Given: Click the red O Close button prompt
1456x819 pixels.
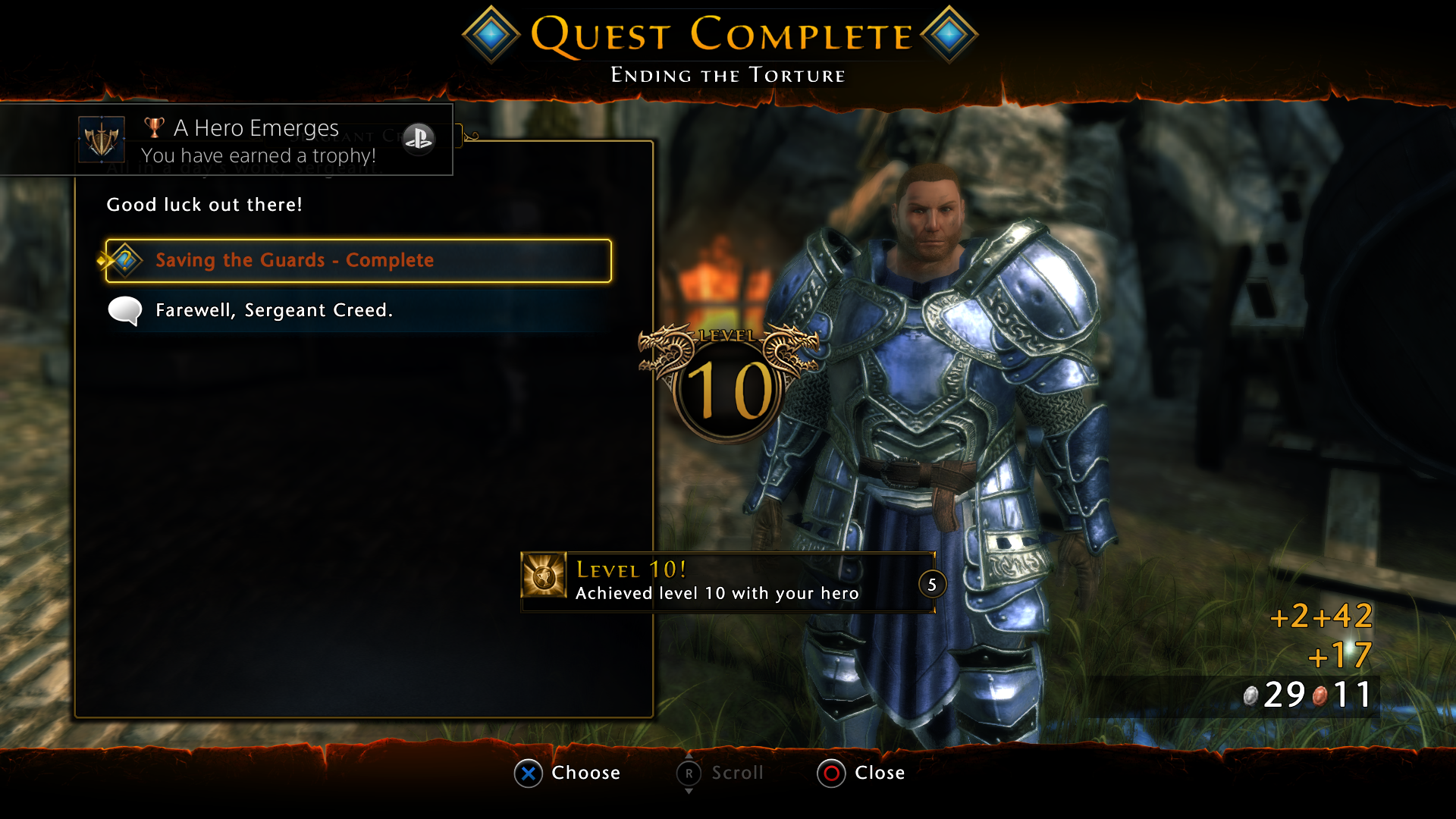Looking at the screenshot, I should 831,773.
